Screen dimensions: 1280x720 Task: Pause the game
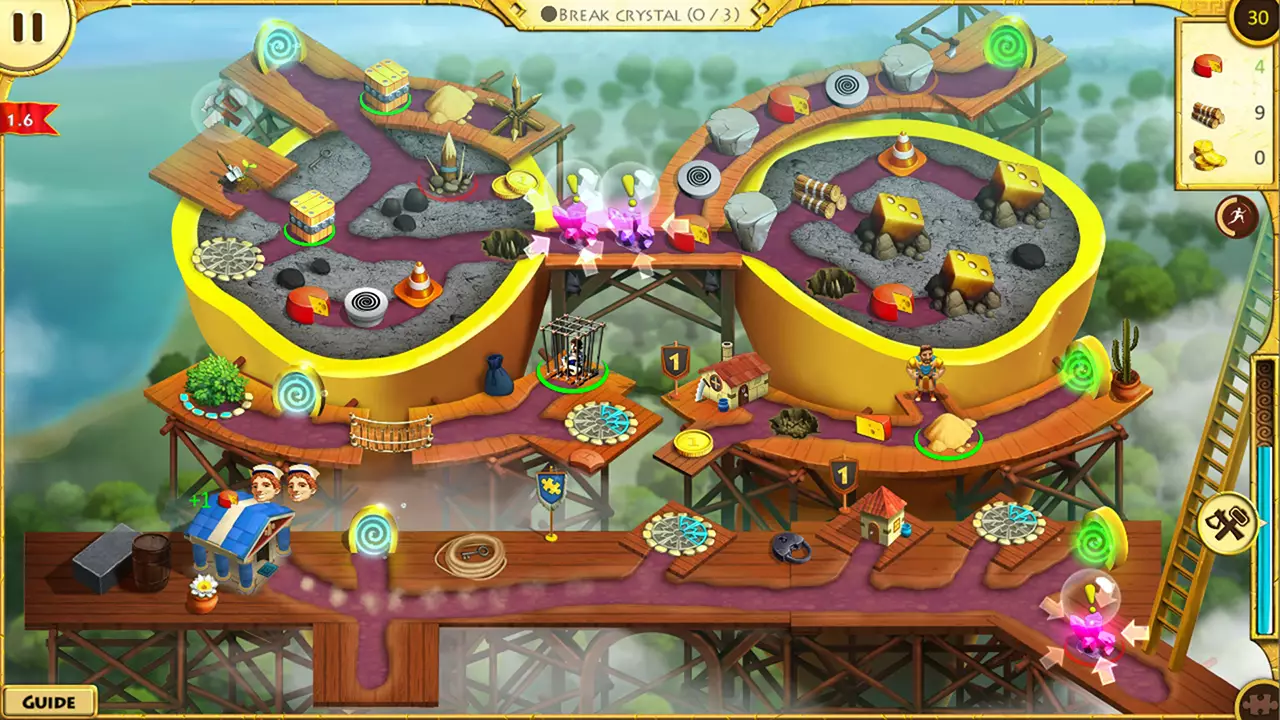tap(30, 27)
